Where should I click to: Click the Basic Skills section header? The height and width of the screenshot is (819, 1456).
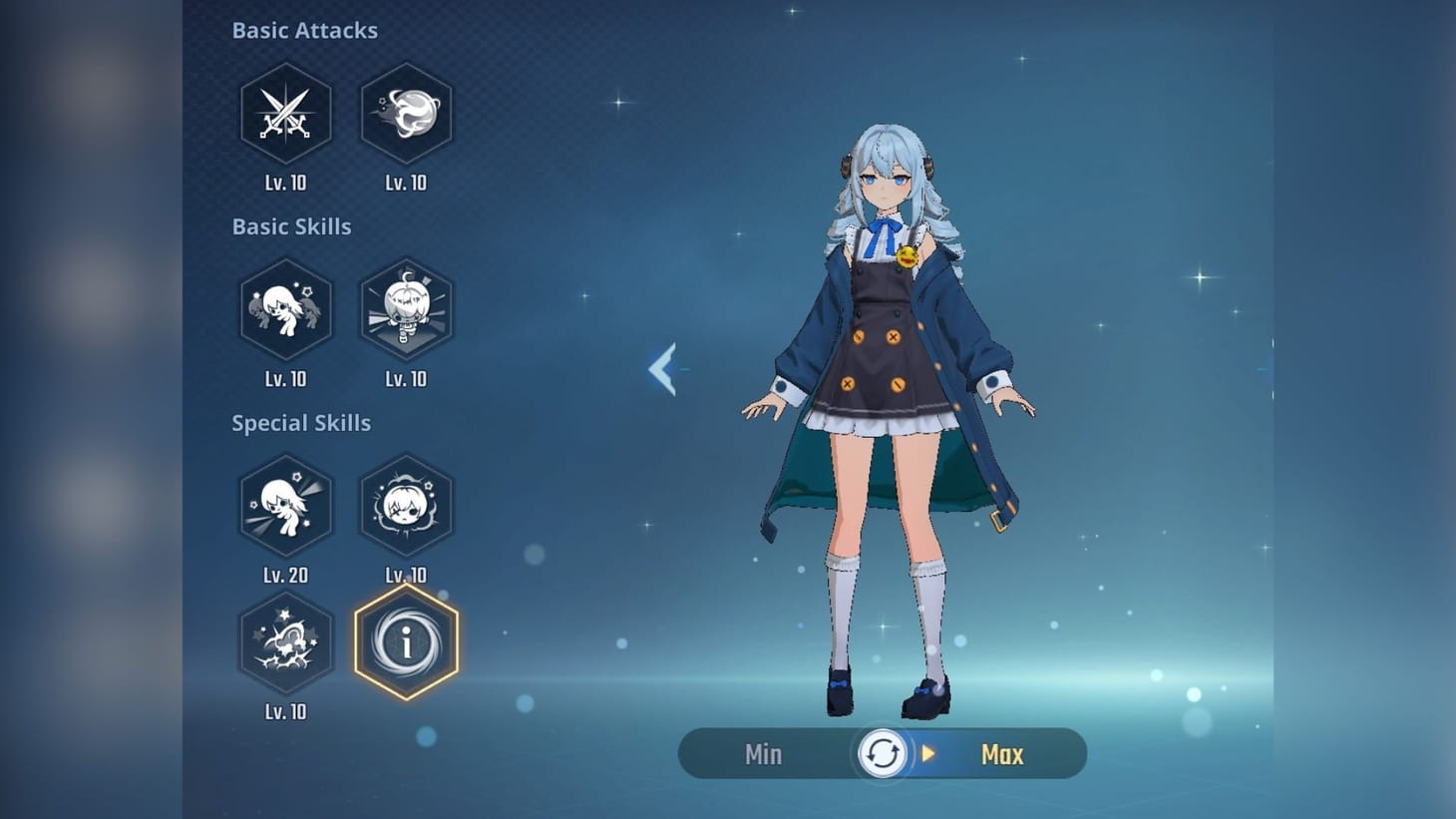291,226
